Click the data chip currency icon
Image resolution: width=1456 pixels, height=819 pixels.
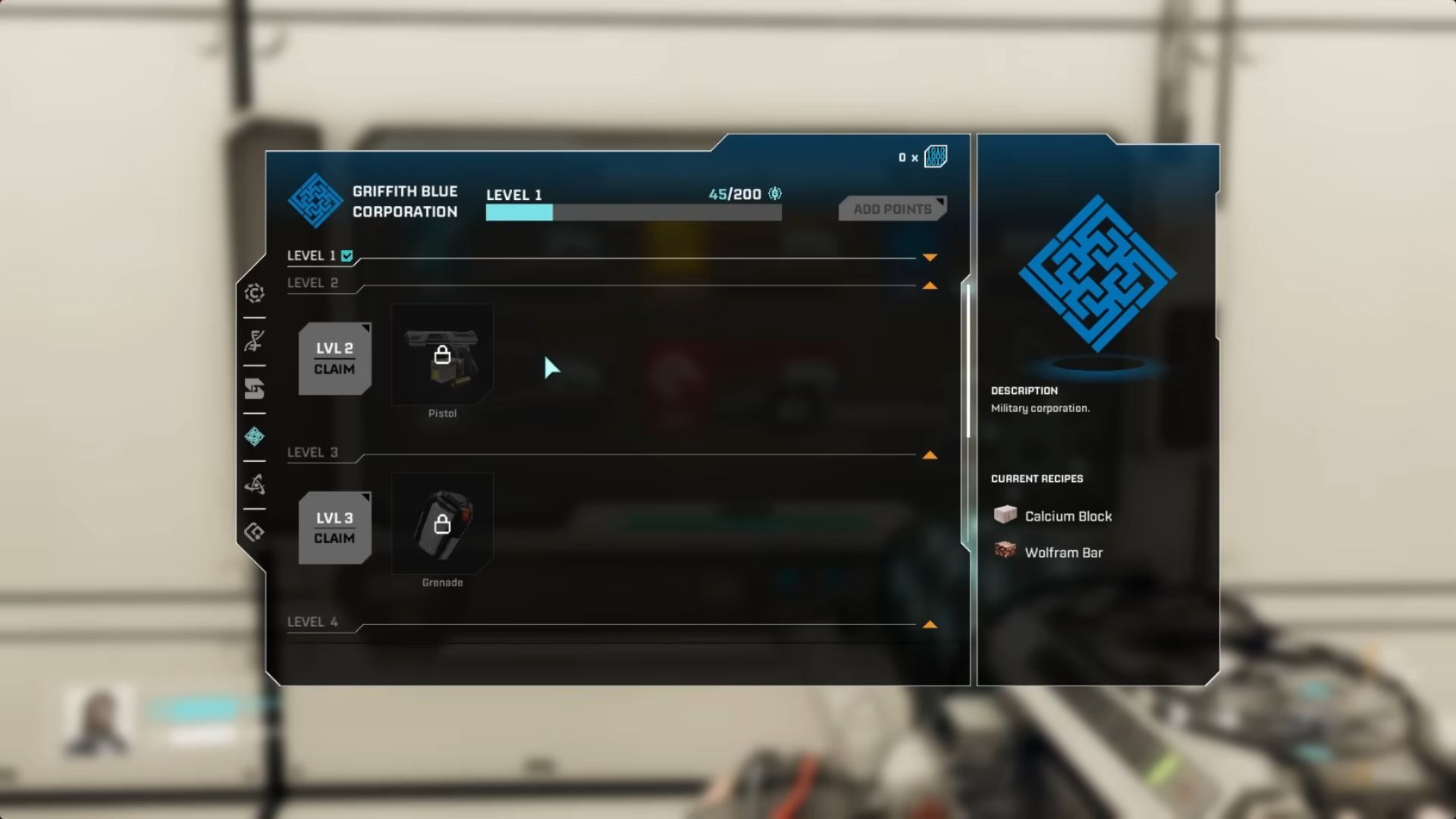click(937, 156)
